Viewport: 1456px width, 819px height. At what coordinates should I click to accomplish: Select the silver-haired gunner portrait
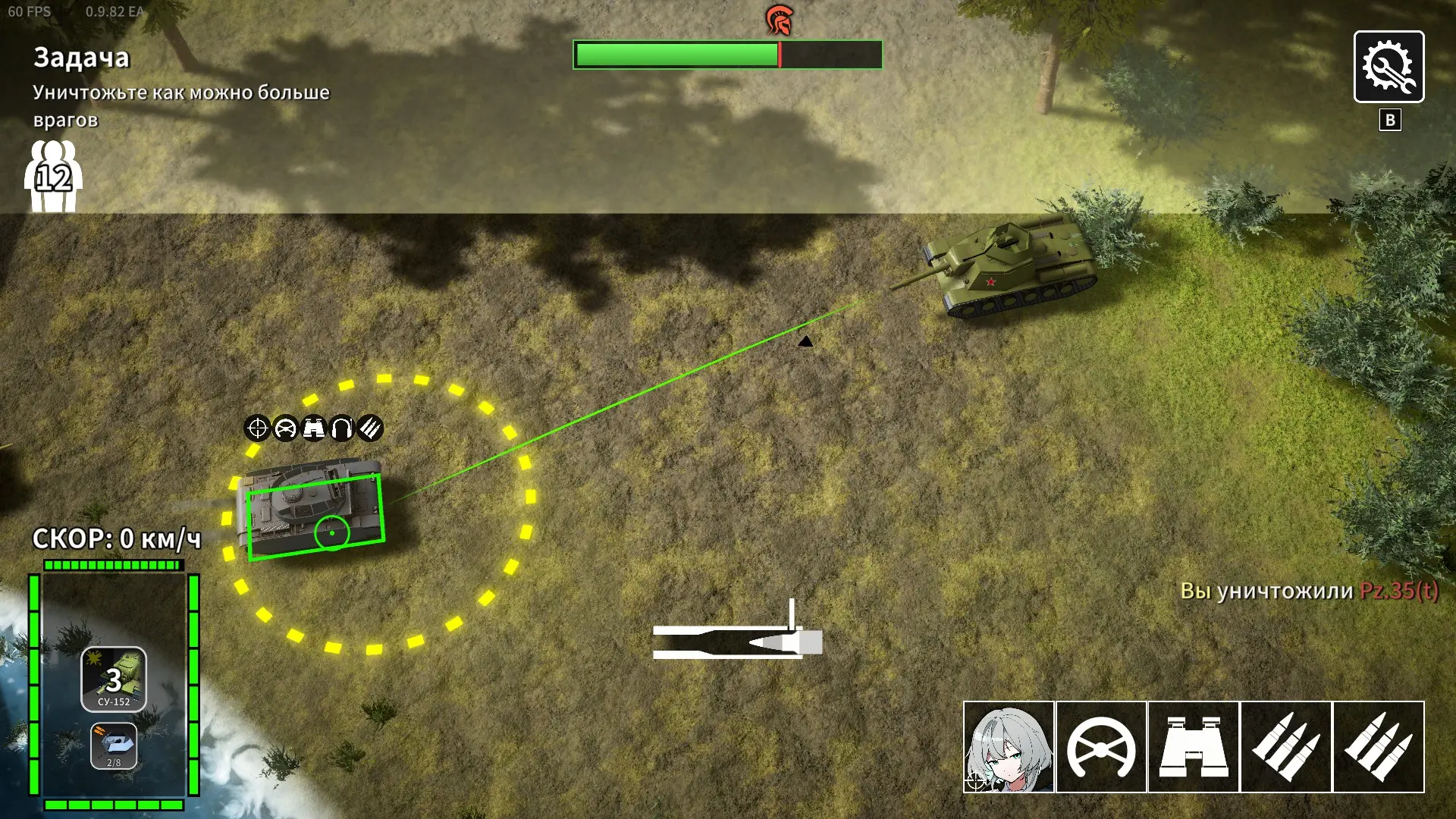(x=1009, y=747)
